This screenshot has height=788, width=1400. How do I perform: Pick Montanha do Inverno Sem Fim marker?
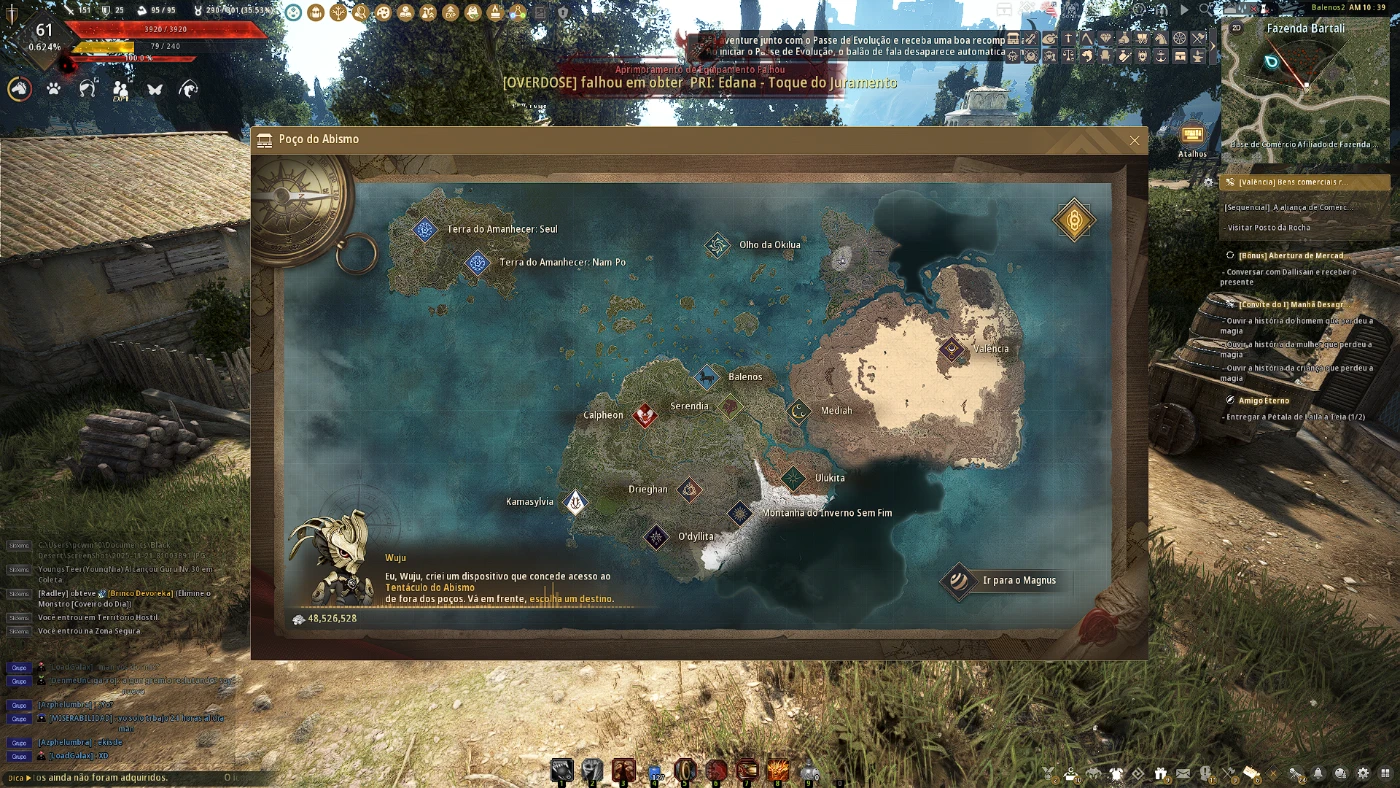[x=740, y=513]
